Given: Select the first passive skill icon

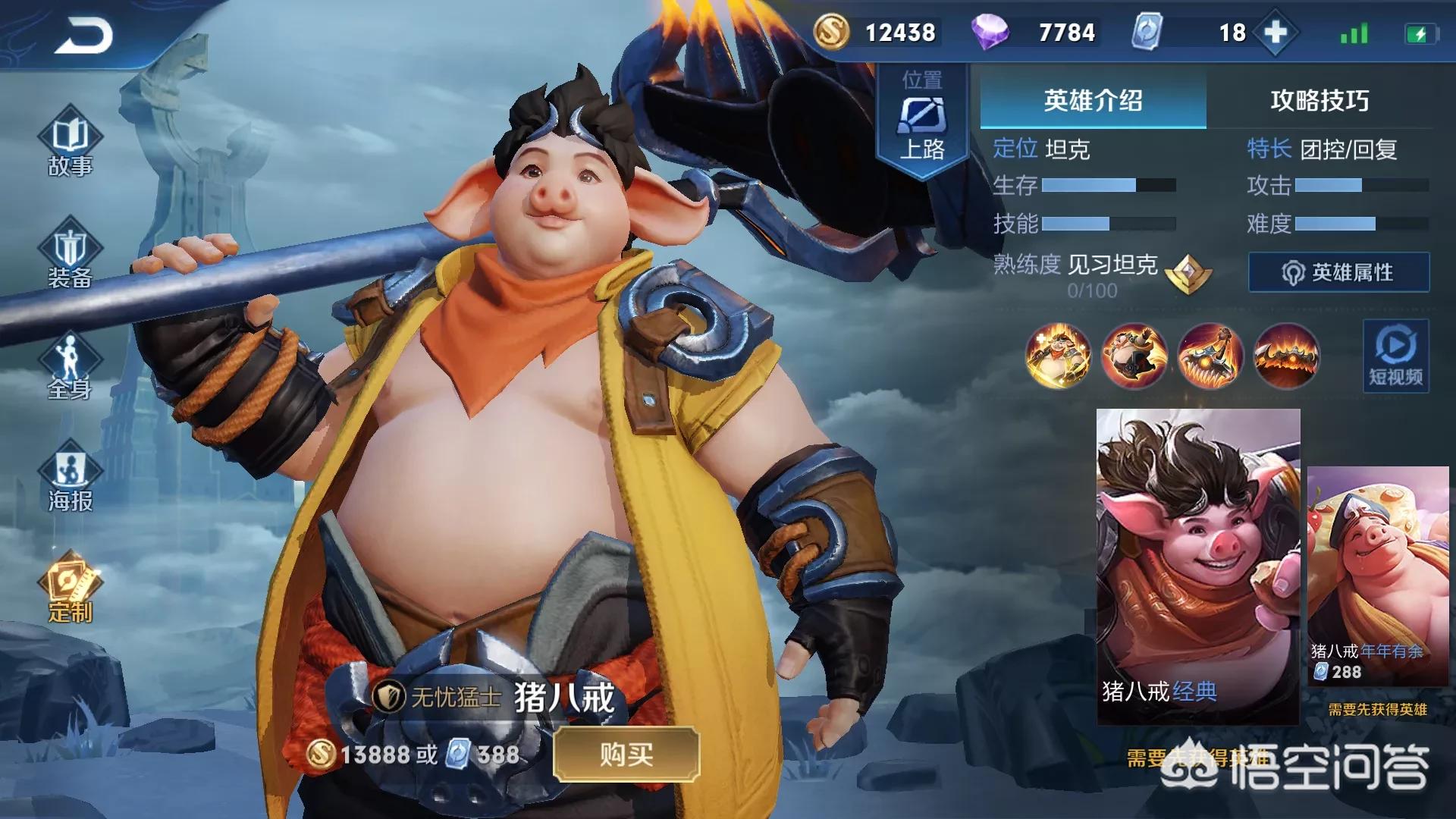Looking at the screenshot, I should point(1058,356).
